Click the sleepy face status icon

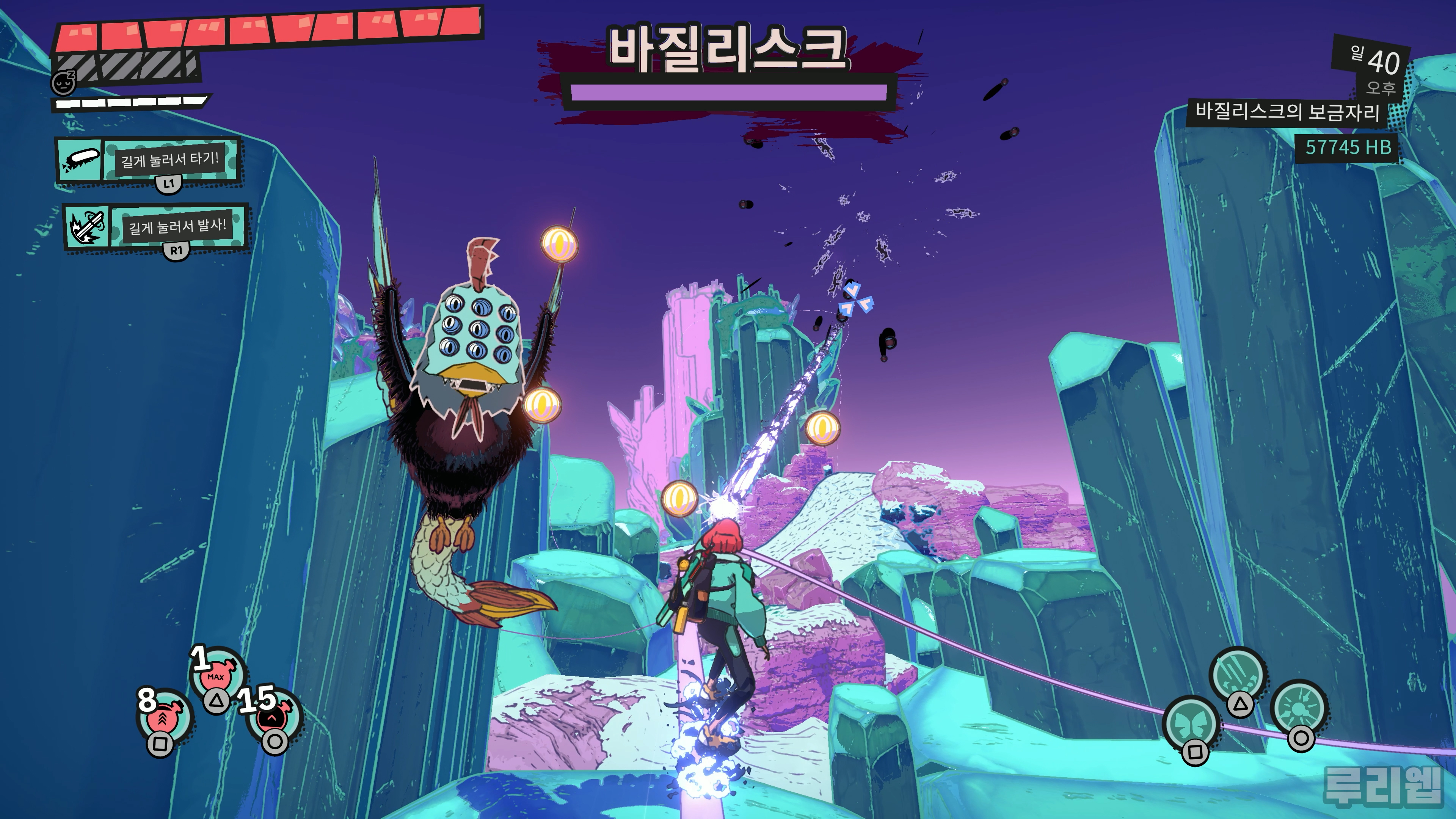point(63,83)
